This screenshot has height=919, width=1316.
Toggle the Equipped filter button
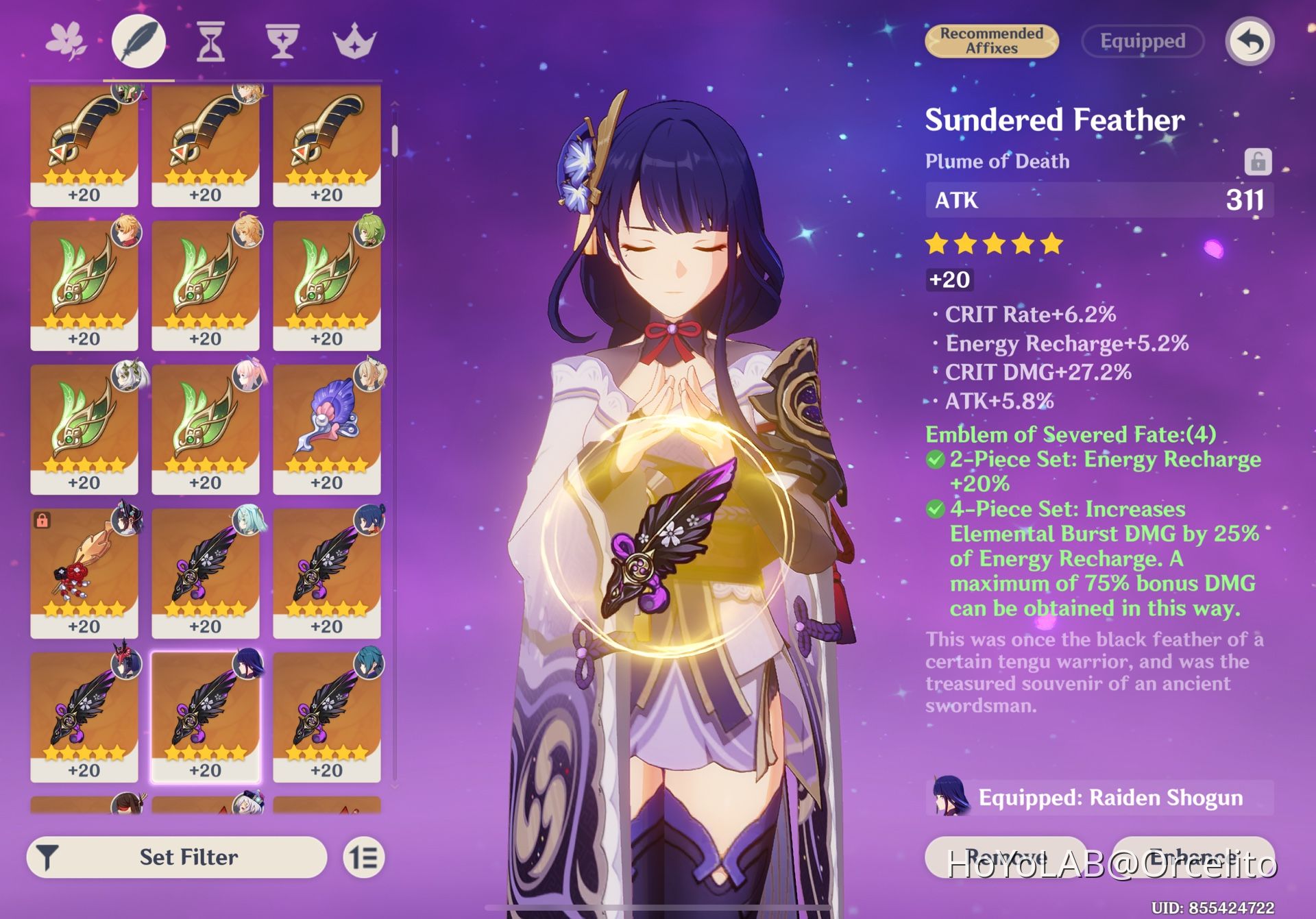[1142, 41]
